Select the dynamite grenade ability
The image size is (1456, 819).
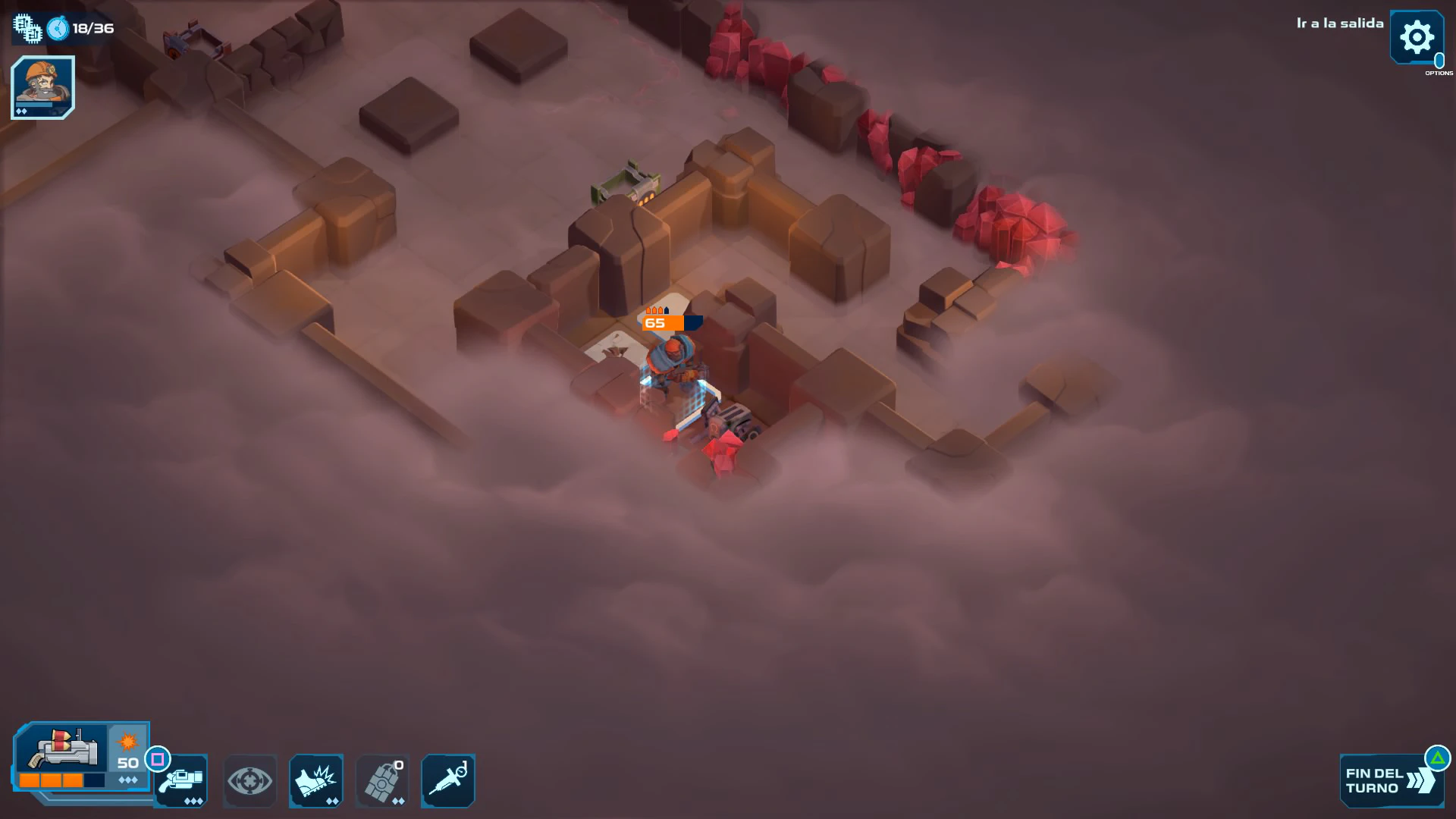pos(382,781)
